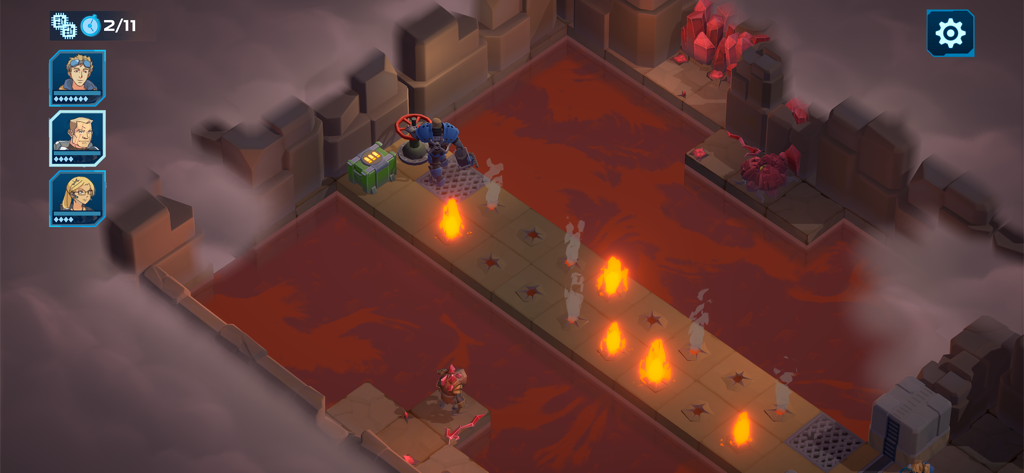Switch to the blonde woman with glasses portrait
Viewport: 1024px width, 473px height.
pyautogui.click(x=77, y=197)
